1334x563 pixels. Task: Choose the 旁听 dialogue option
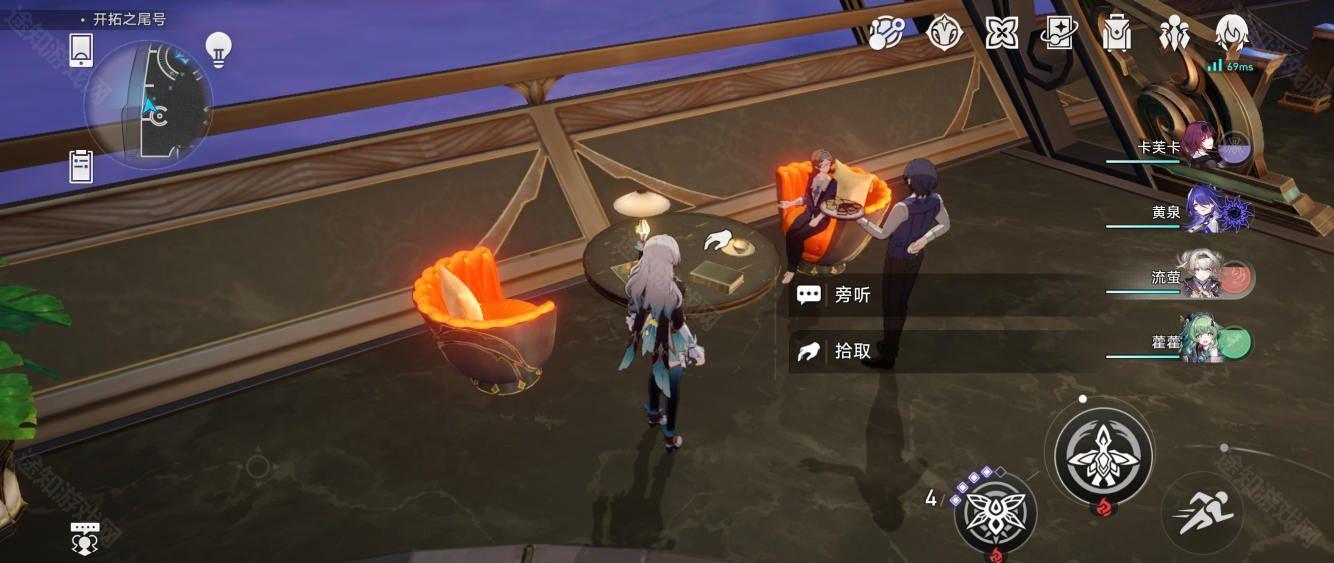[x=852, y=295]
